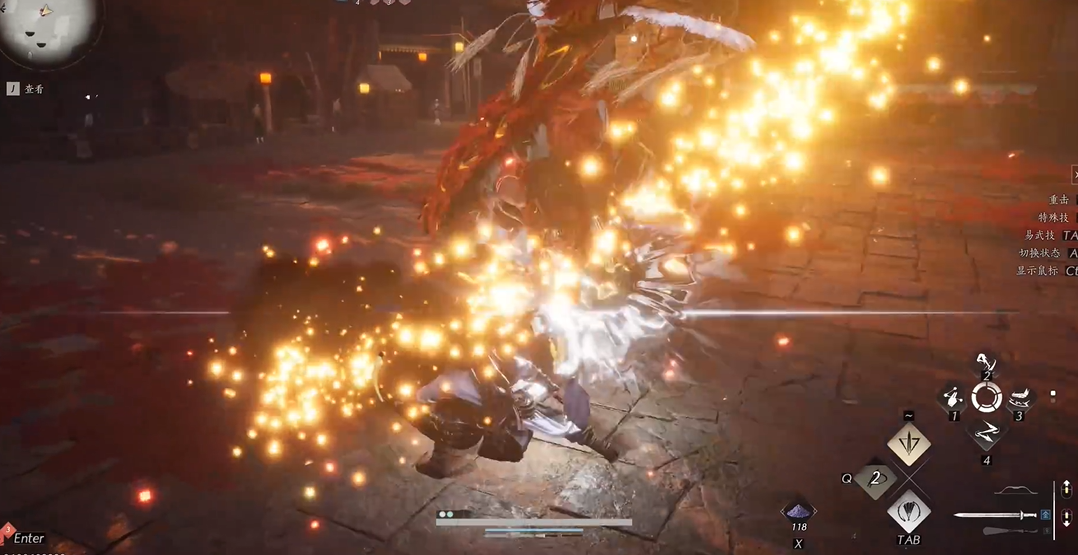1078x555 pixels.
Task: Open the circular minimap
Action: (x=48, y=28)
